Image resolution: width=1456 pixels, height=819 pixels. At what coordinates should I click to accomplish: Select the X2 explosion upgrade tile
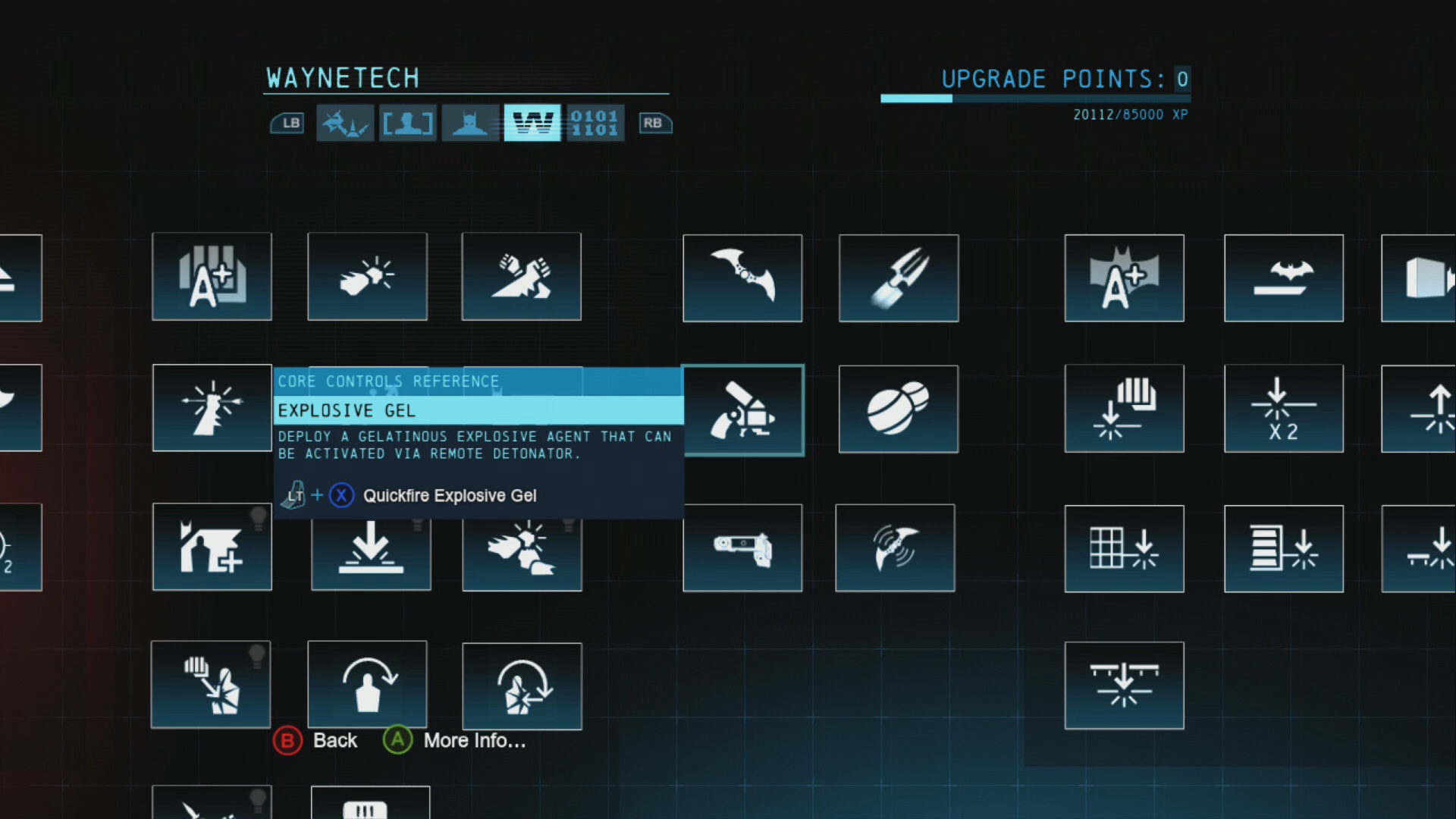1283,409
